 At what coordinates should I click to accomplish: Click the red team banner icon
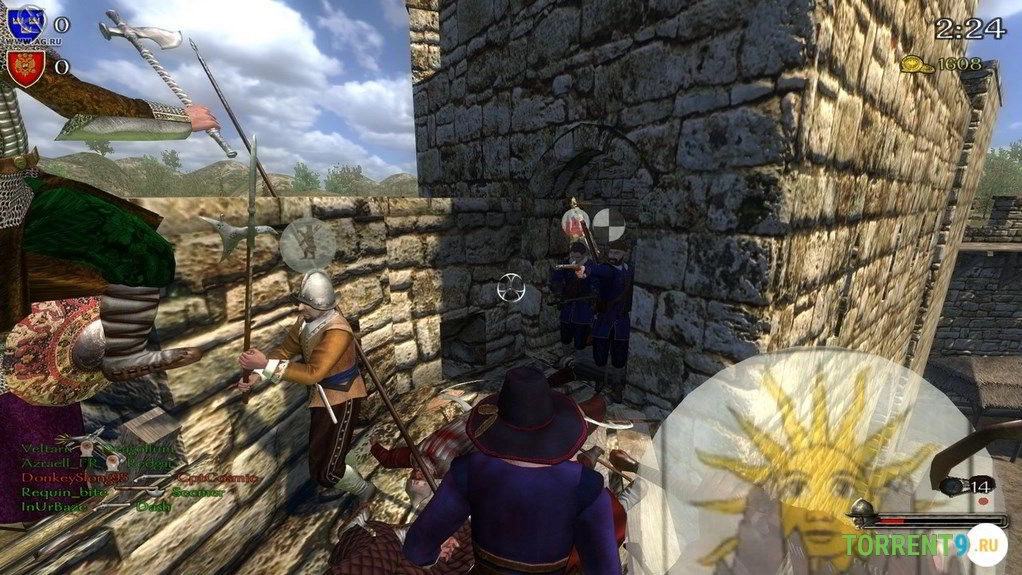(x=26, y=66)
